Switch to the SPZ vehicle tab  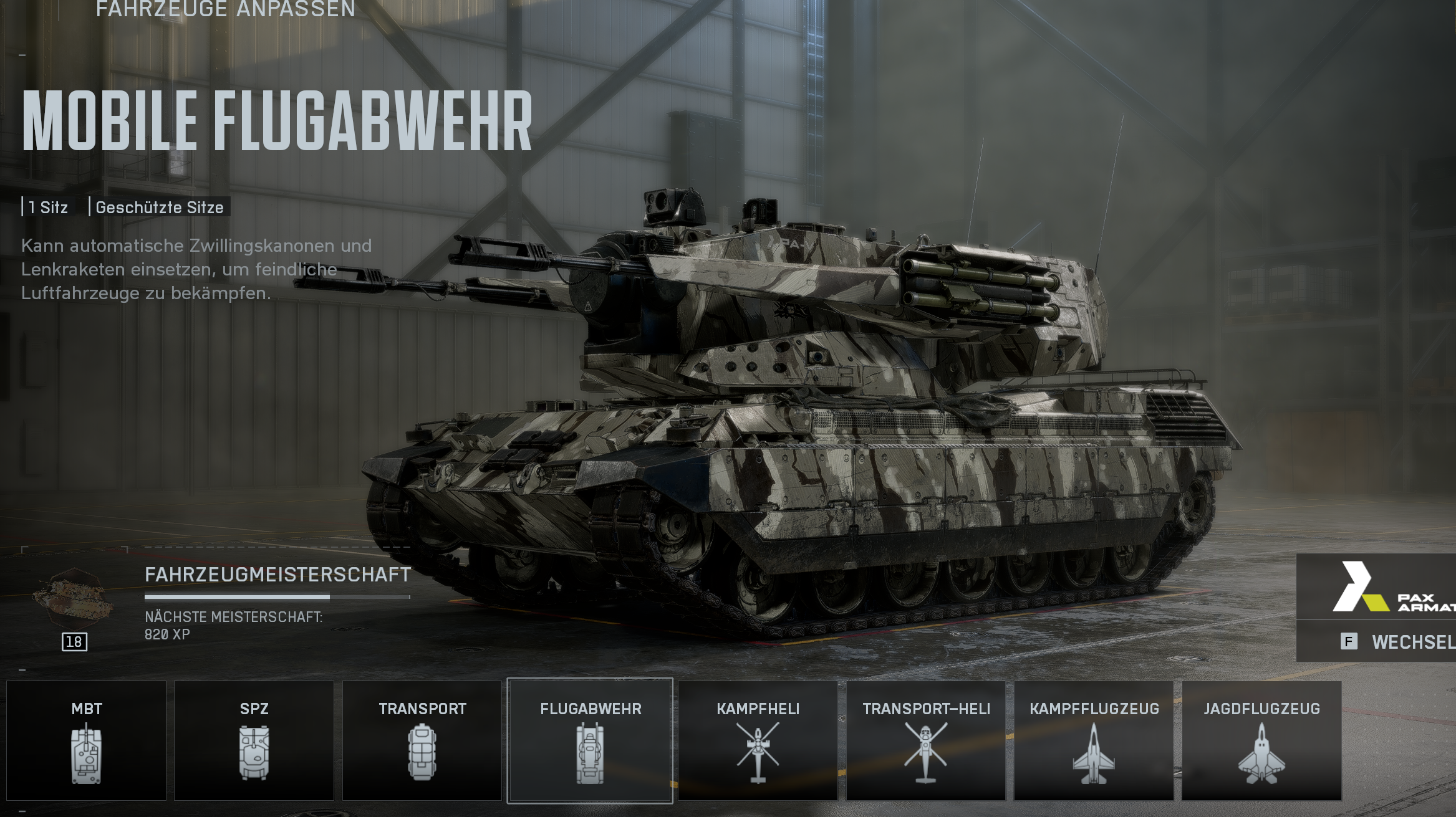[254, 740]
